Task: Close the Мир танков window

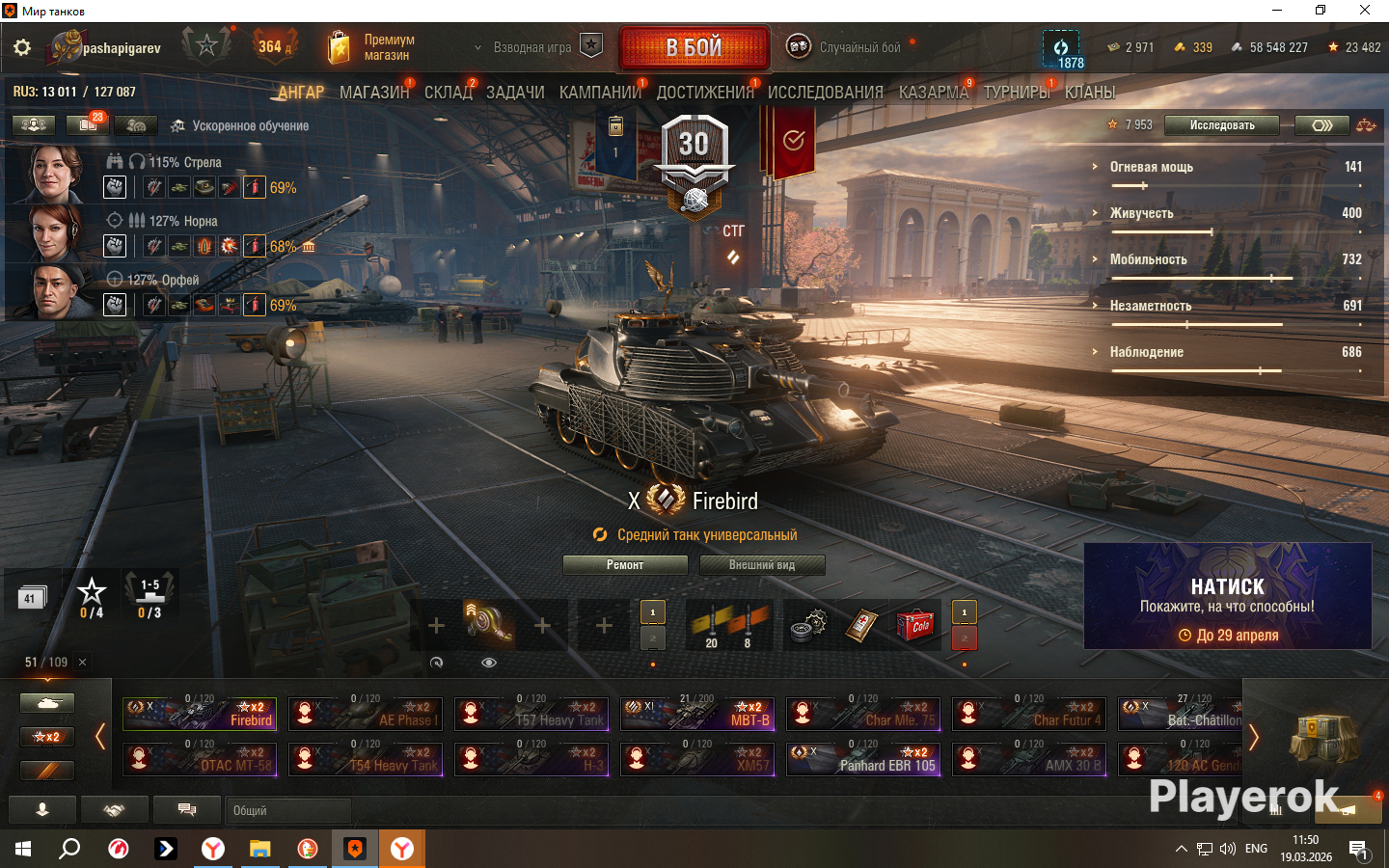Action: [x=1365, y=11]
